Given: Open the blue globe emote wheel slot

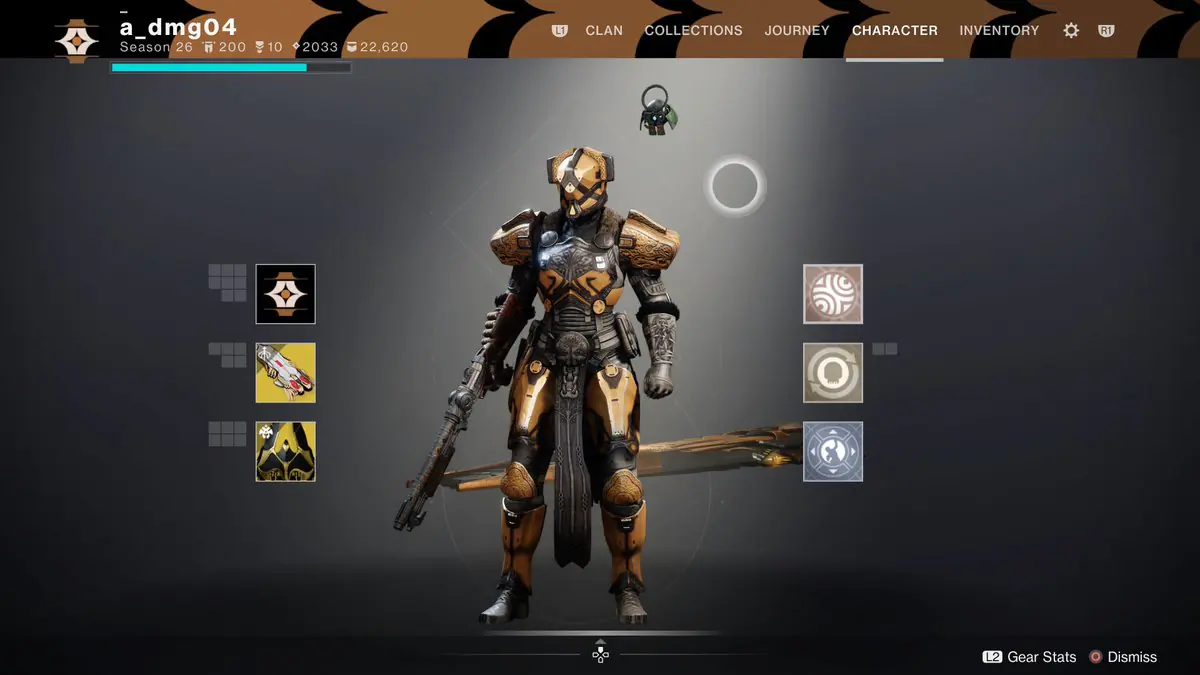Looking at the screenshot, I should tap(833, 451).
